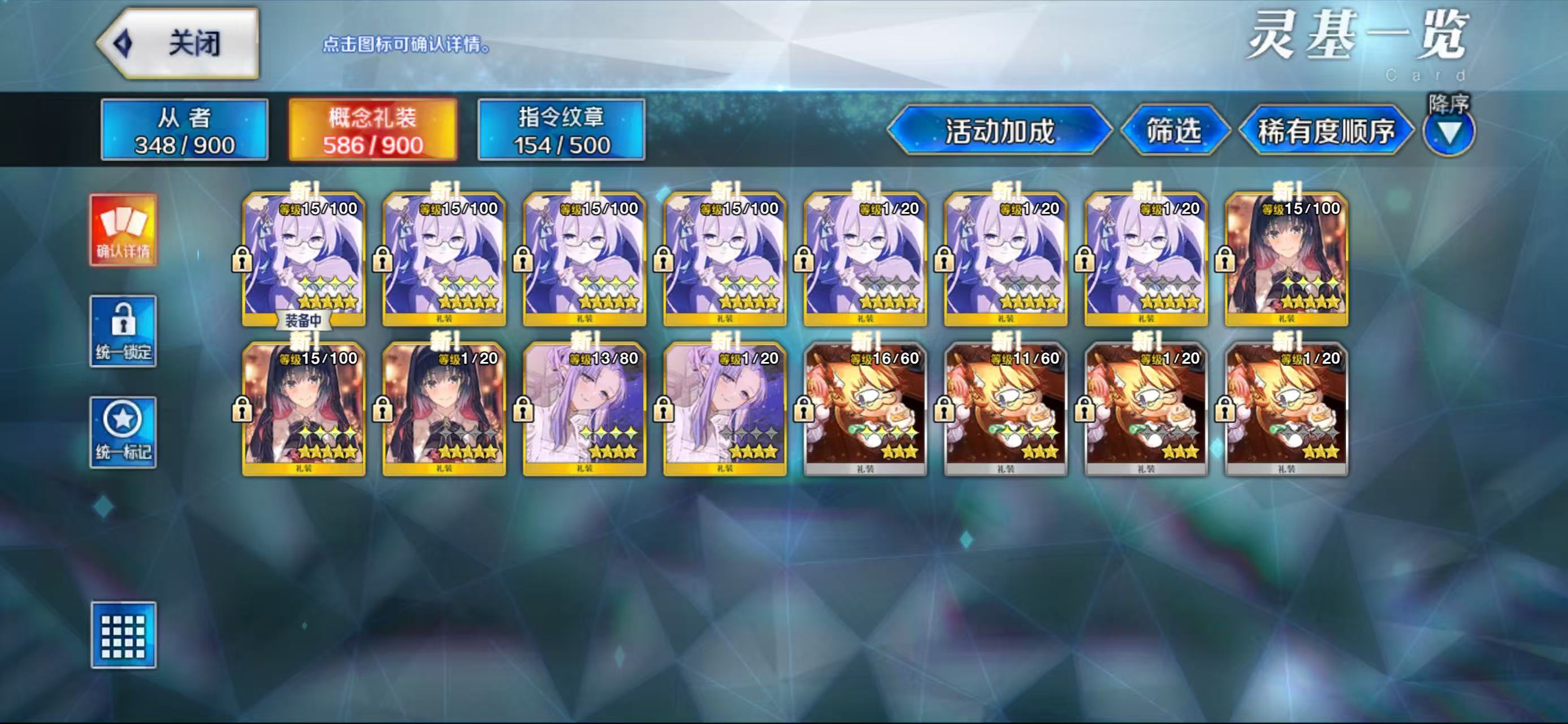Open the 筛选 filter options
This screenshot has width=1568, height=724.
pos(1173,131)
